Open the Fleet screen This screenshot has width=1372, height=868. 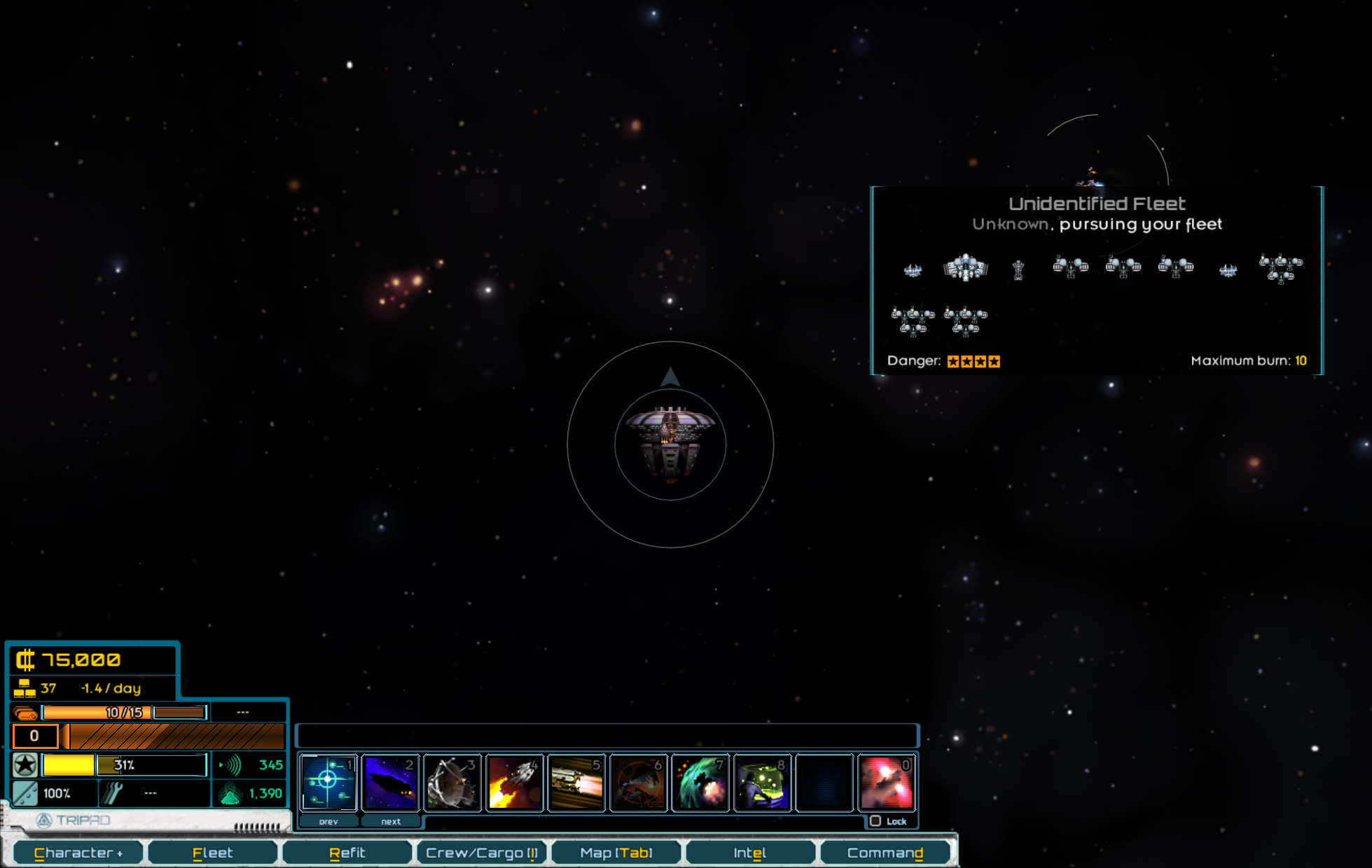pos(212,853)
